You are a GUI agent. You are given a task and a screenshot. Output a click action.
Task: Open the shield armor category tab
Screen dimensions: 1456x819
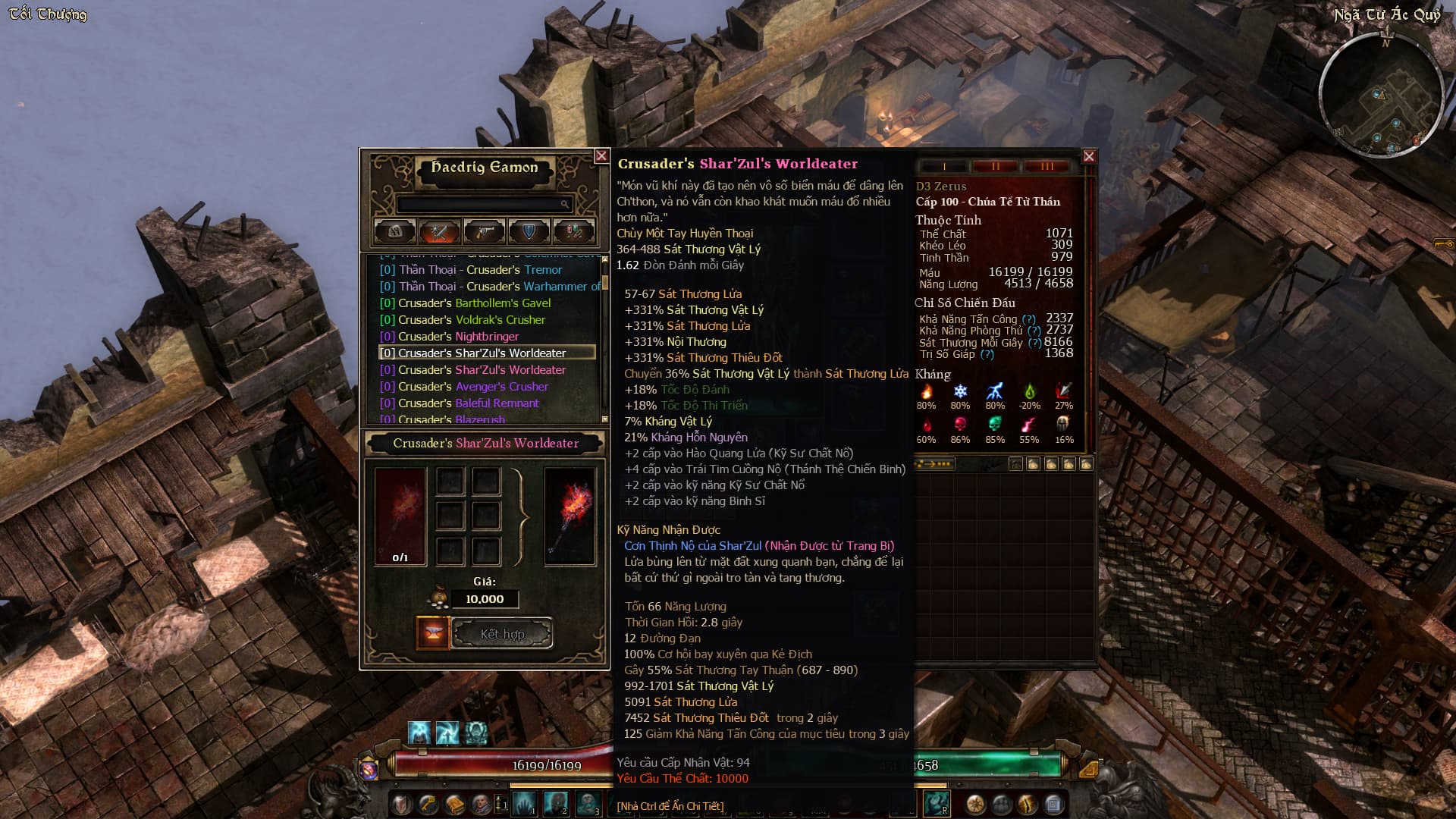[529, 231]
